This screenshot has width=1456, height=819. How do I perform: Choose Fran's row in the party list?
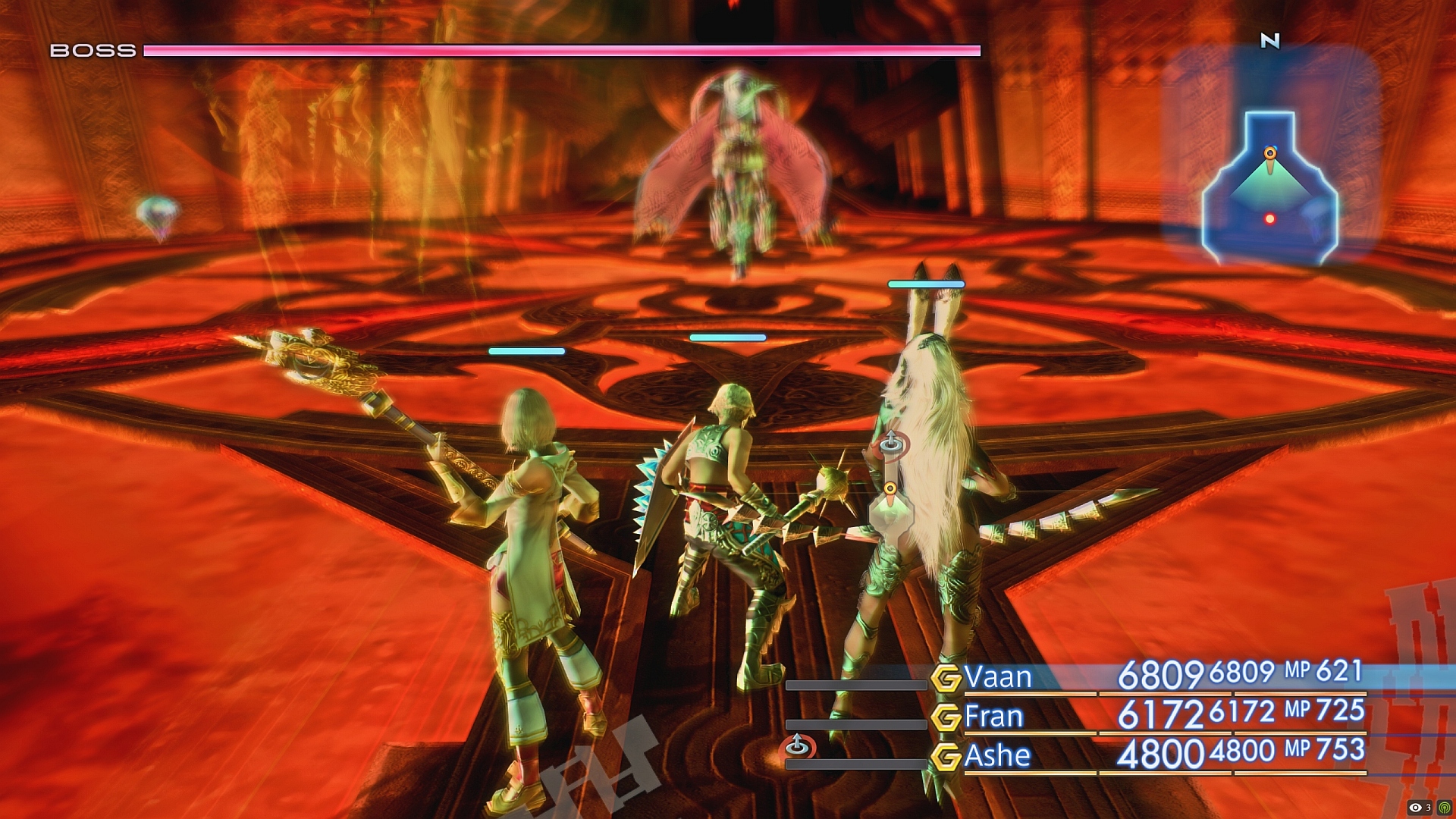click(993, 716)
